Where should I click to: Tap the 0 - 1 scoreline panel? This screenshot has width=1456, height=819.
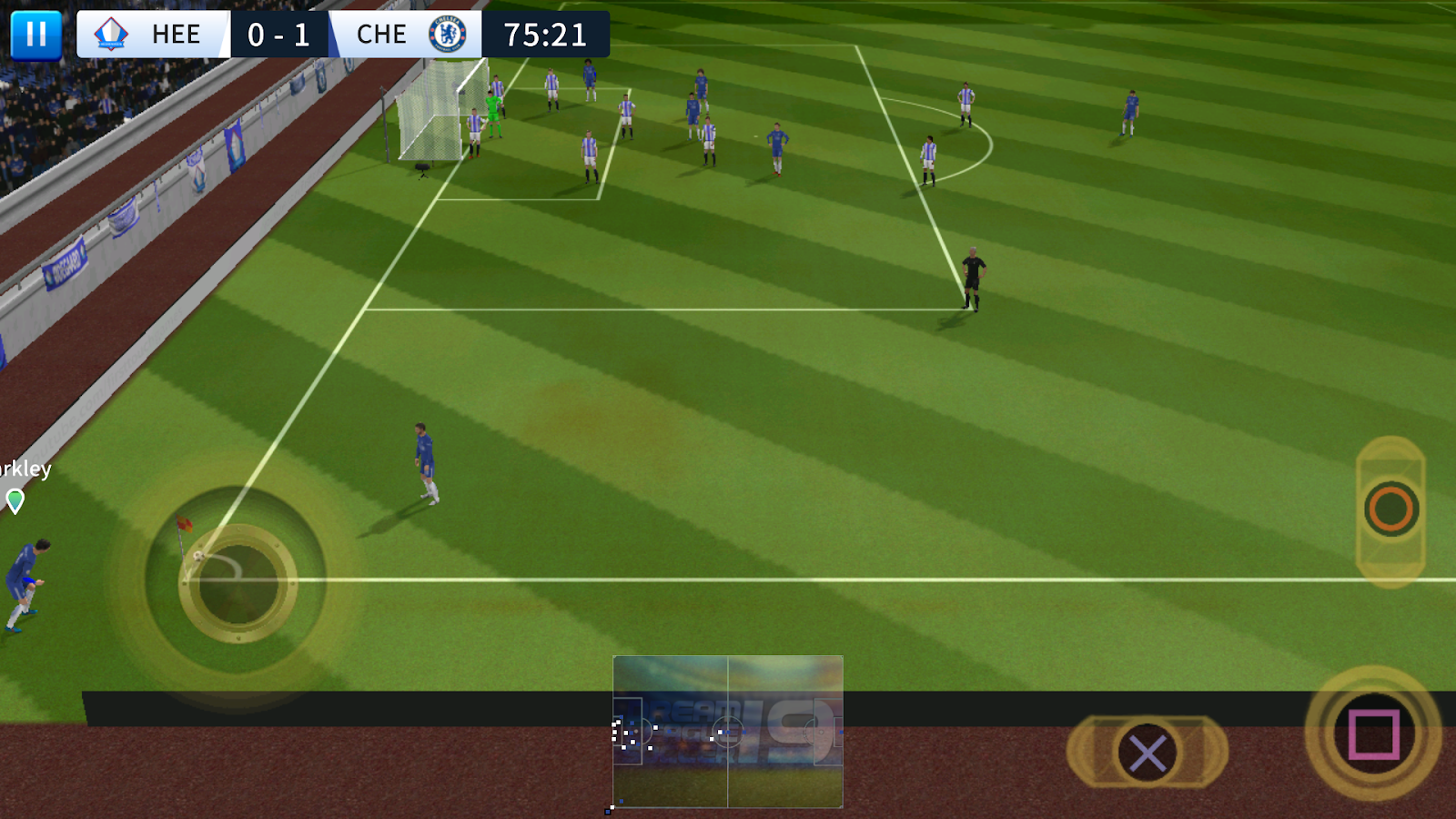(279, 35)
